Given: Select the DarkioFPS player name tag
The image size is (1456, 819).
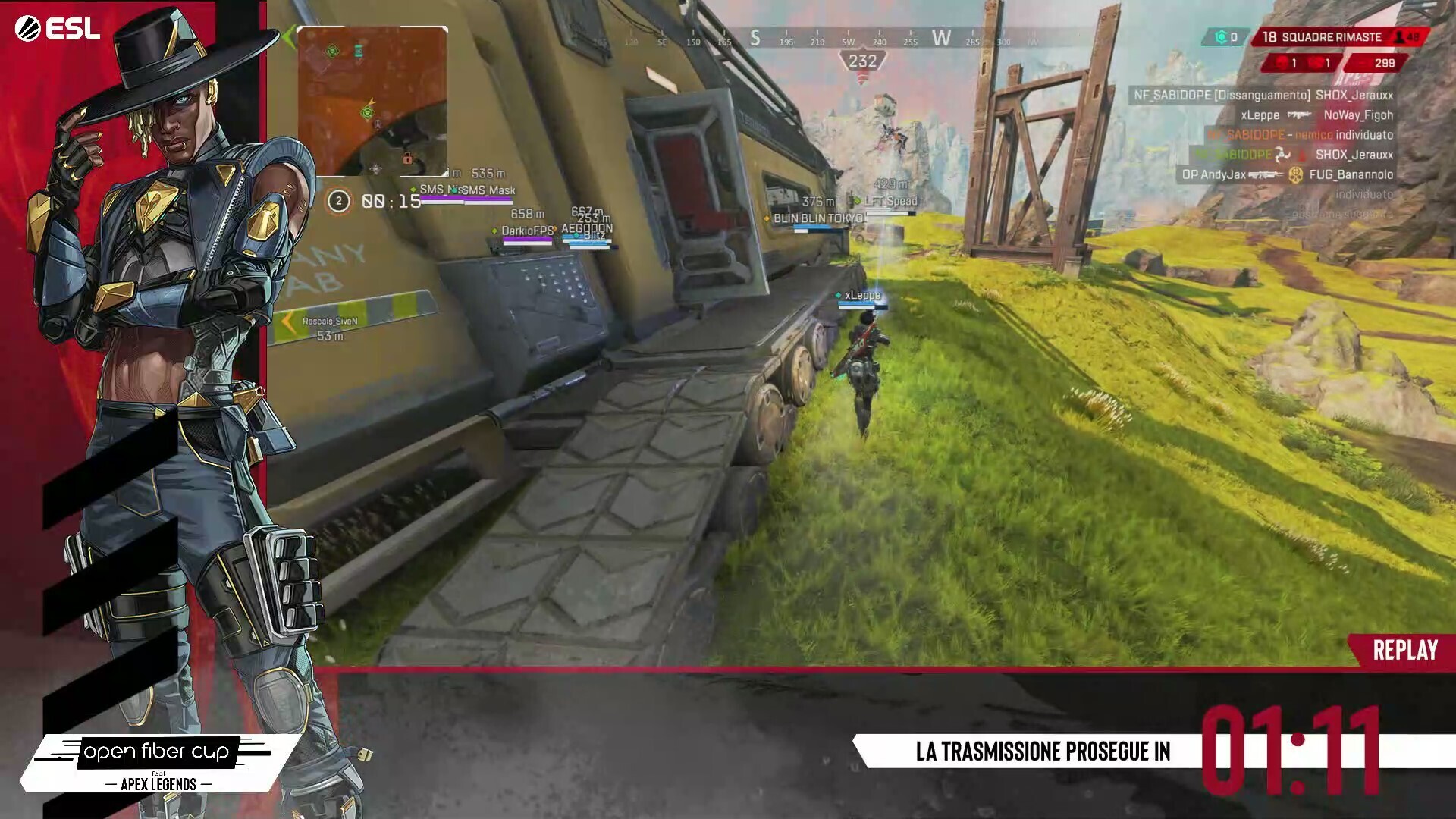Looking at the screenshot, I should point(527,231).
